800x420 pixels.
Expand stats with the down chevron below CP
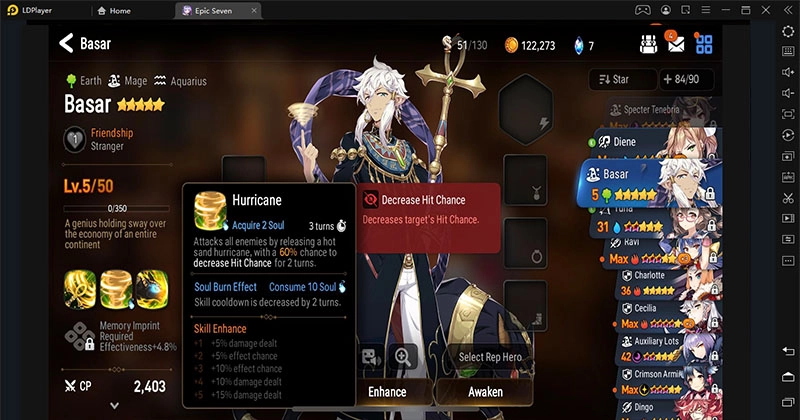(x=114, y=405)
